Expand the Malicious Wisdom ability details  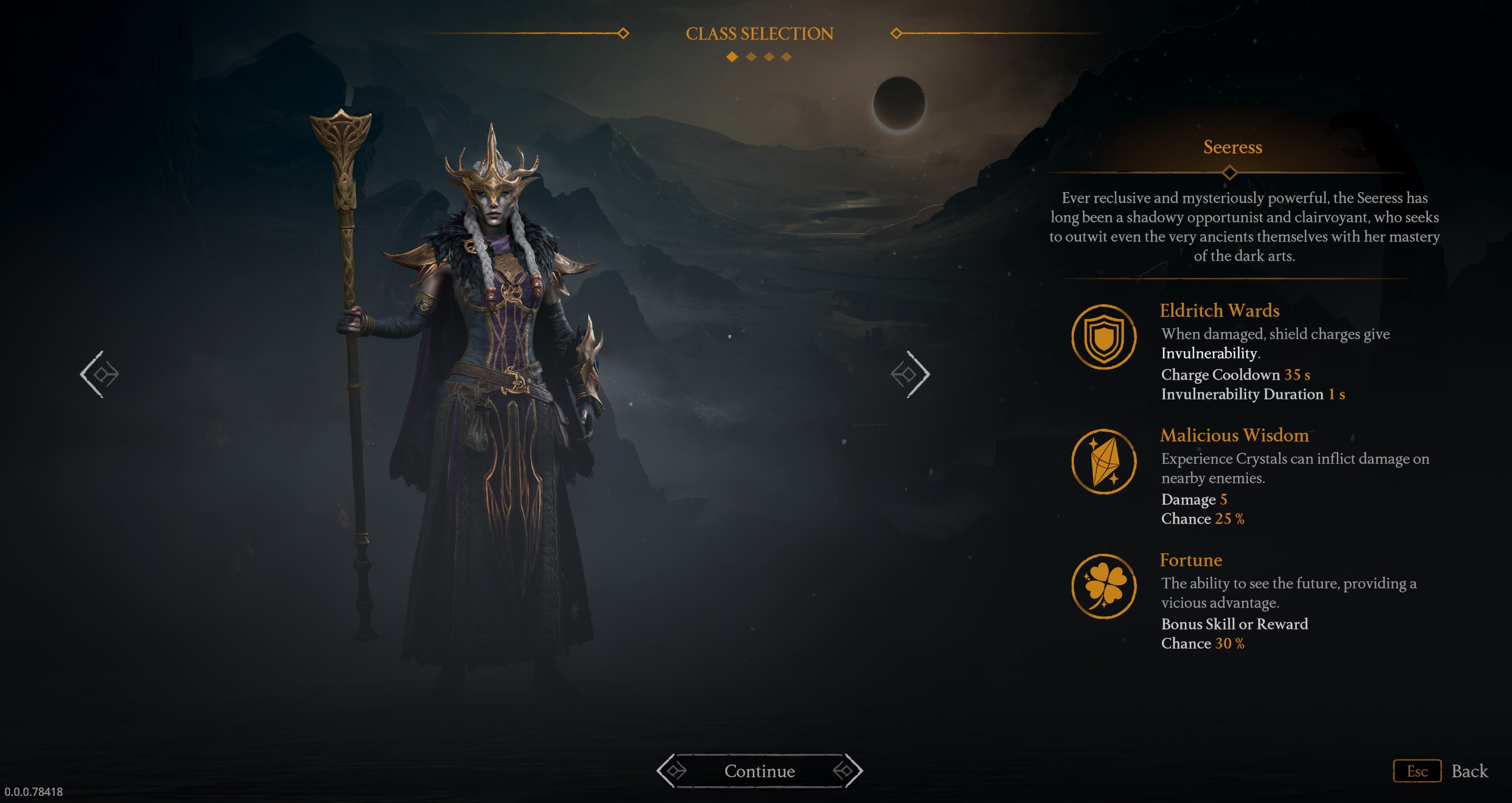[1235, 436]
